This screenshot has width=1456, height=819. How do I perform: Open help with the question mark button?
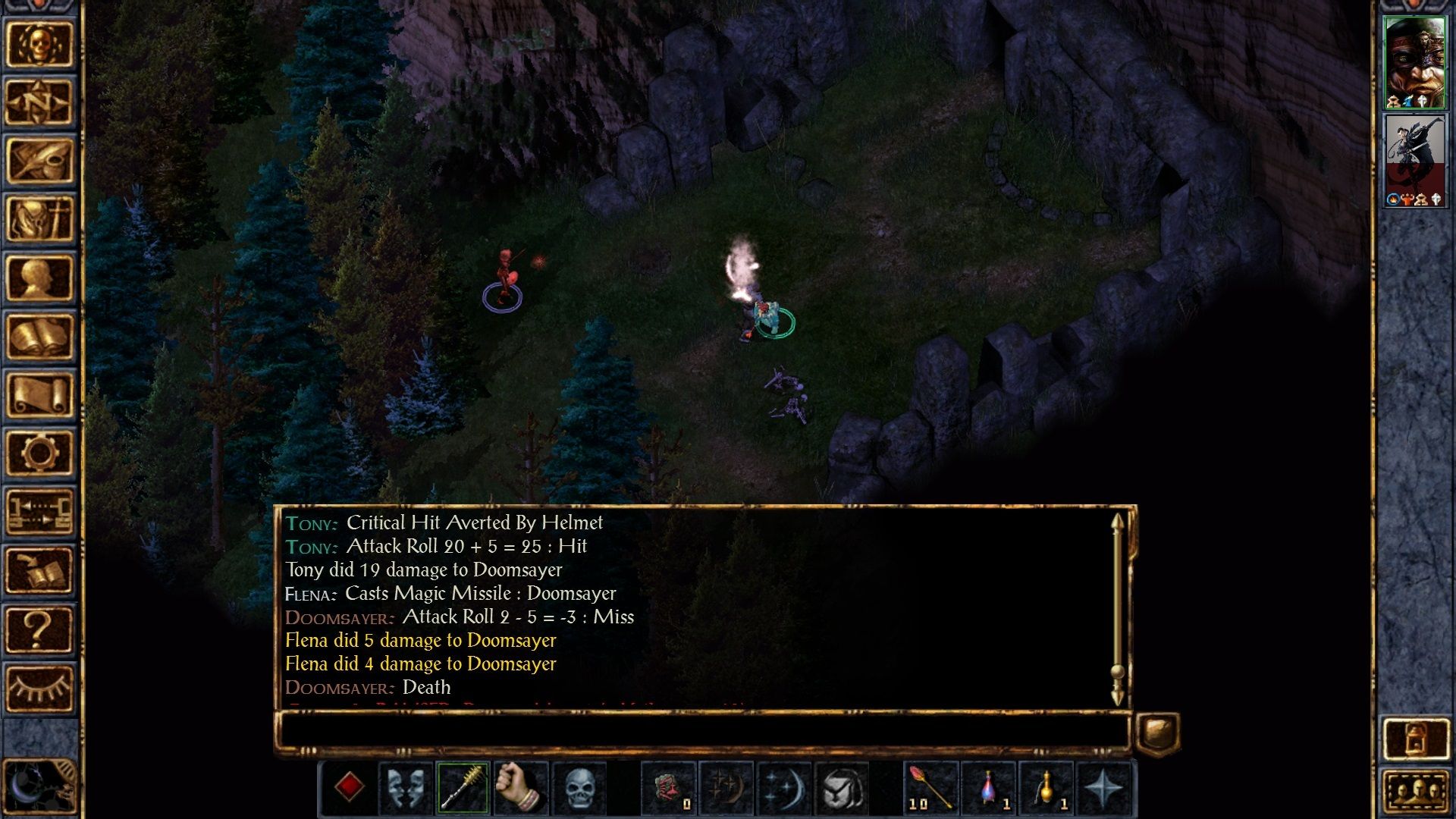pyautogui.click(x=39, y=629)
